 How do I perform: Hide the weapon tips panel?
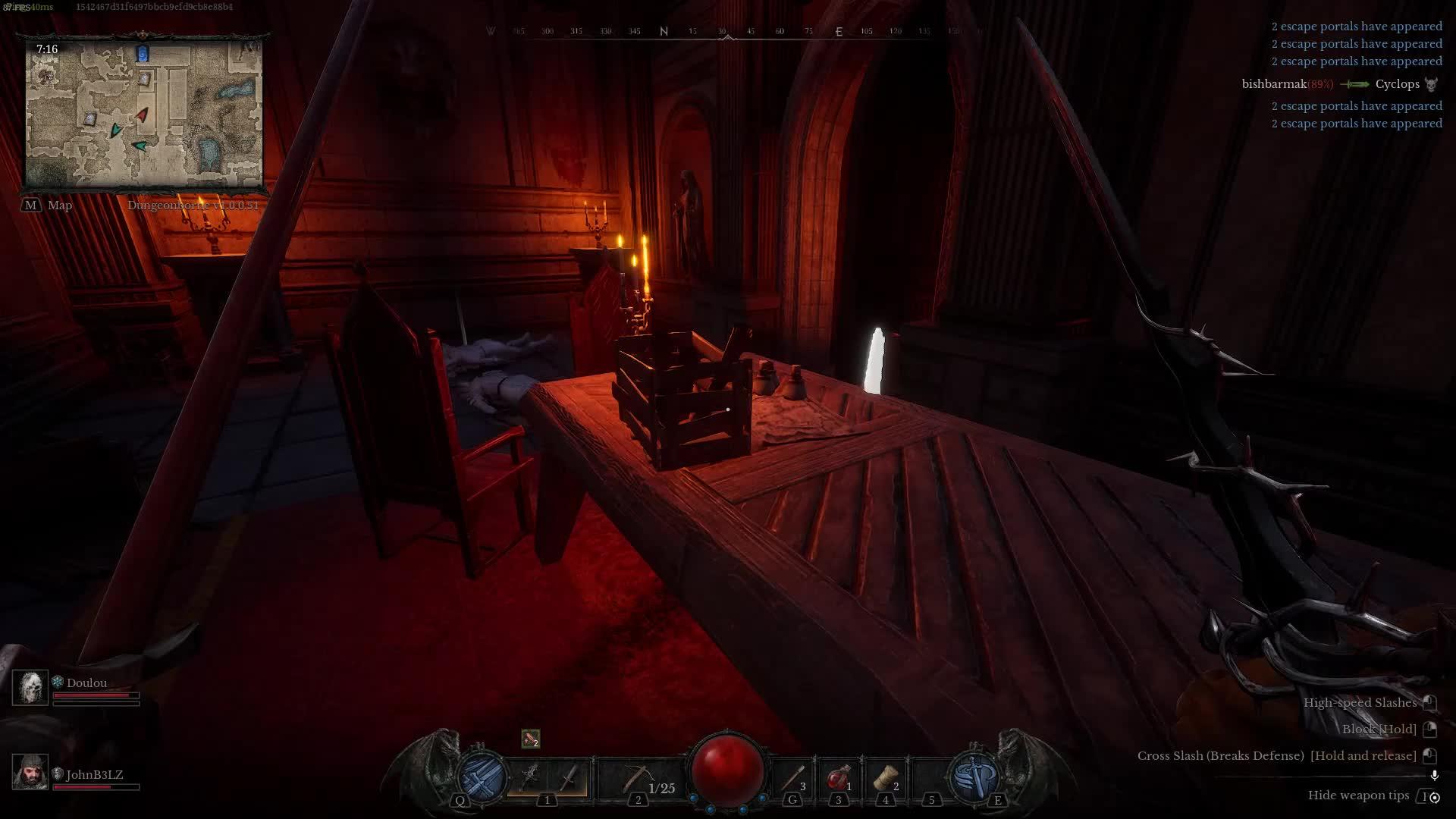pos(1358,795)
